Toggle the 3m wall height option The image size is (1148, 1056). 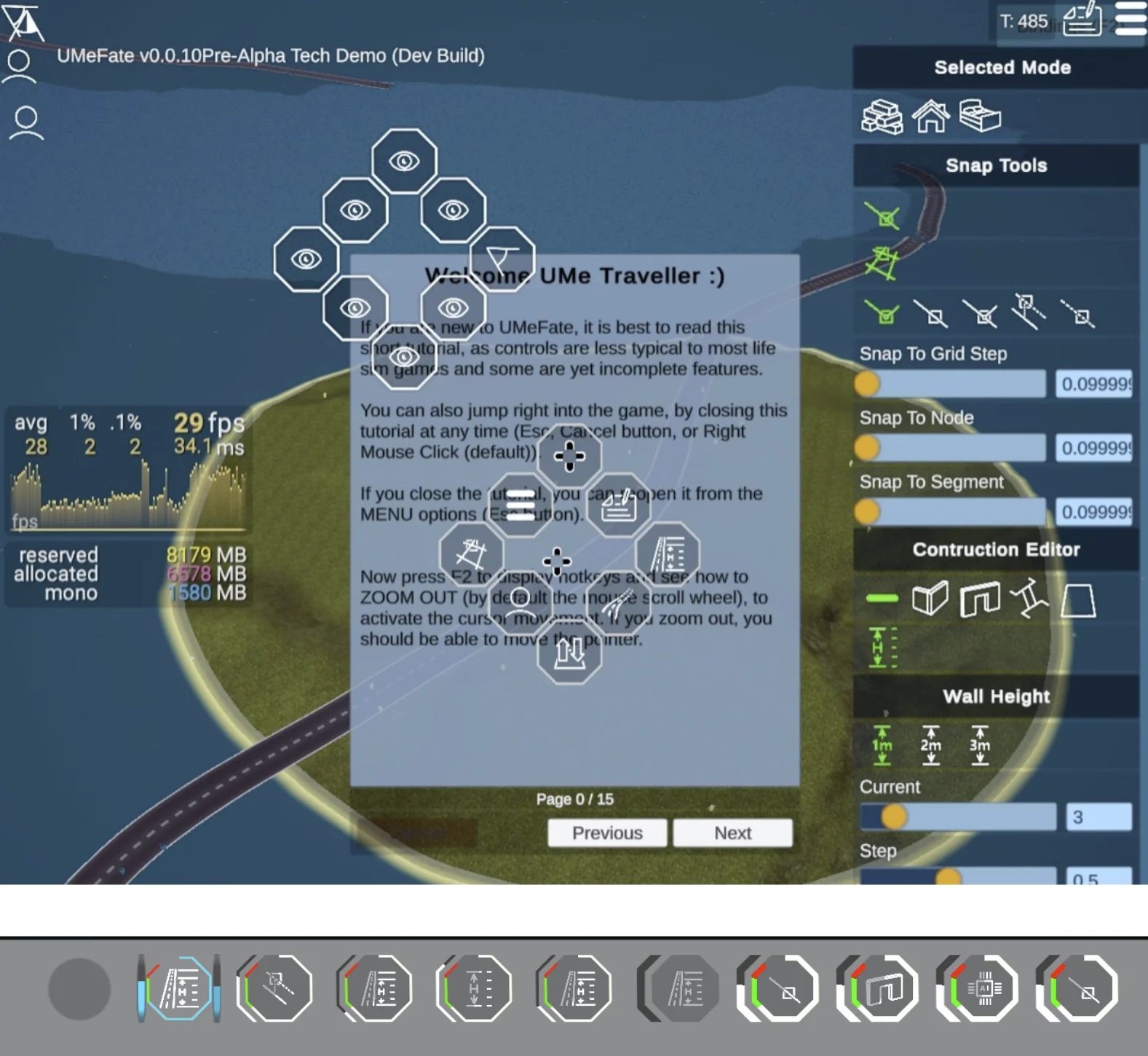(x=979, y=744)
